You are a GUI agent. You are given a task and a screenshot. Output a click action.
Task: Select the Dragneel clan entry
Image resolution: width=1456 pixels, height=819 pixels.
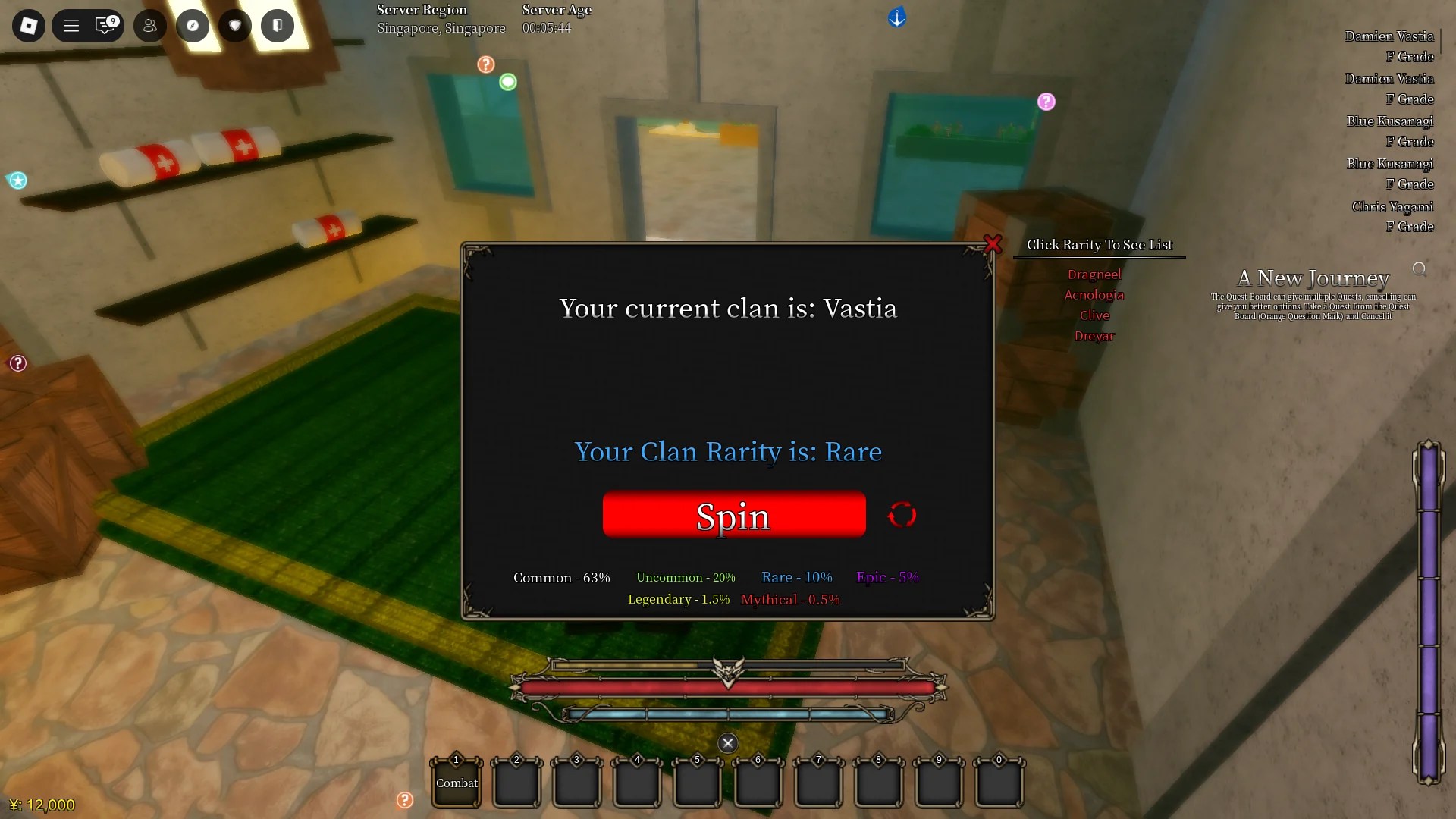point(1094,275)
